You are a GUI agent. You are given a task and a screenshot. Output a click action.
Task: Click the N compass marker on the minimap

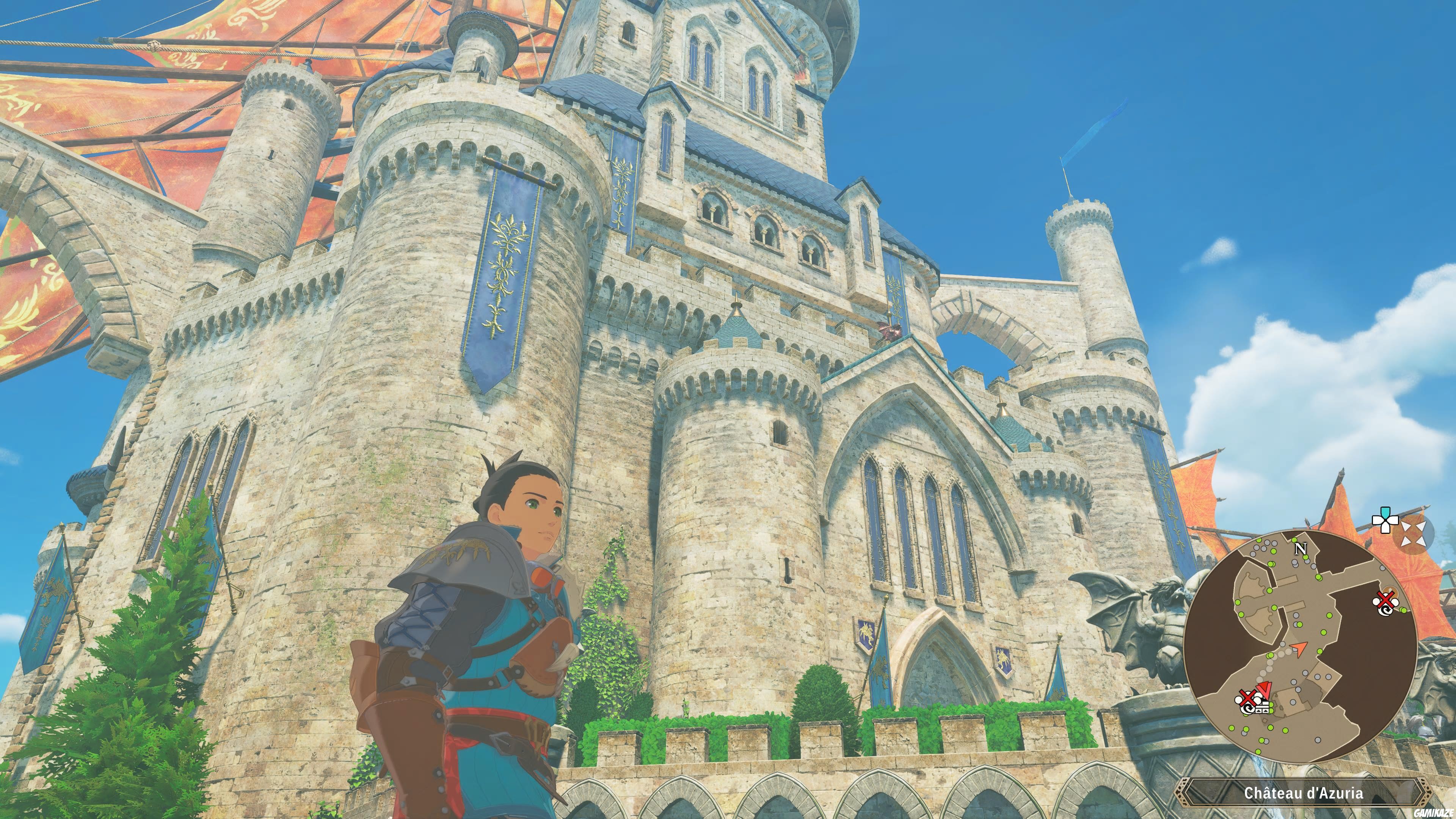pyautogui.click(x=1301, y=549)
